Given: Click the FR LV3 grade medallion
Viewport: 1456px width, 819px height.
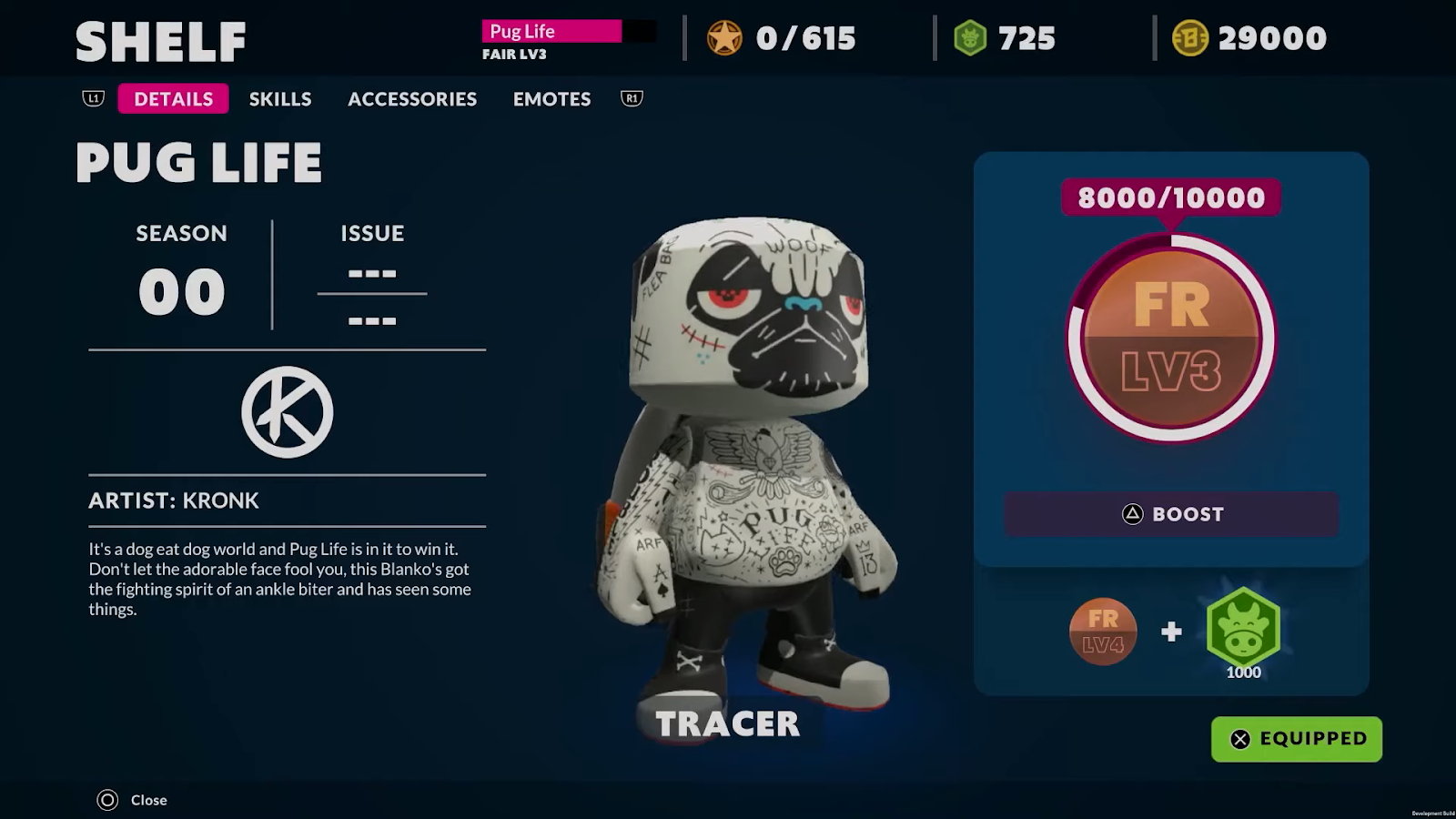Looking at the screenshot, I should (1171, 339).
